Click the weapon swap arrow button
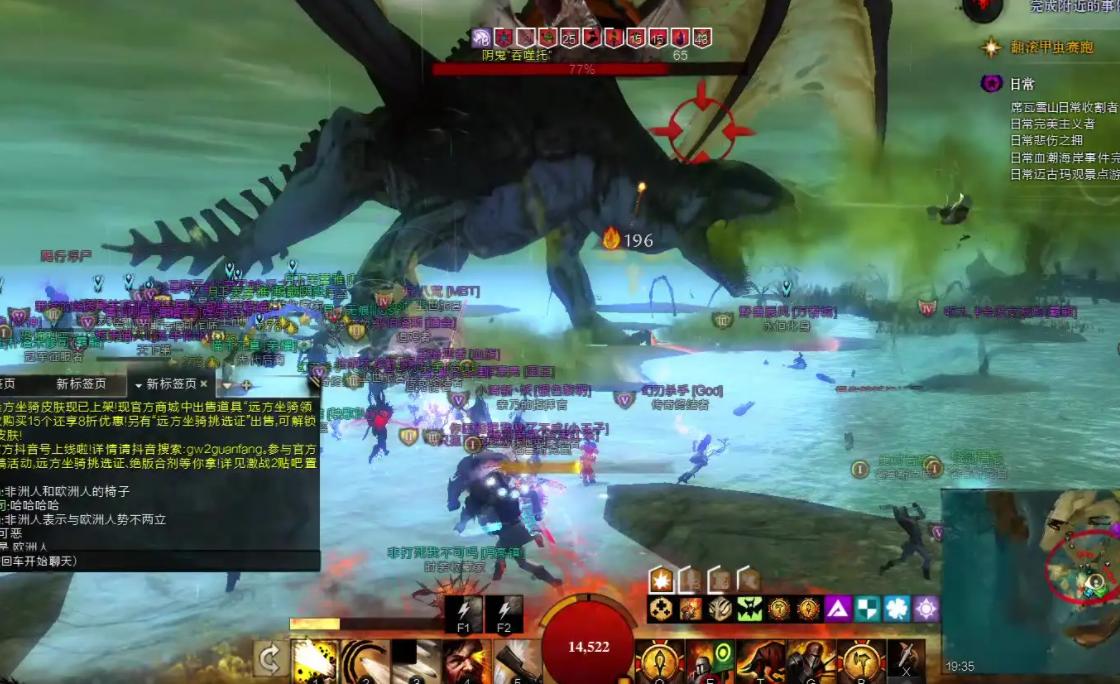This screenshot has width=1120, height=684. coord(269,659)
